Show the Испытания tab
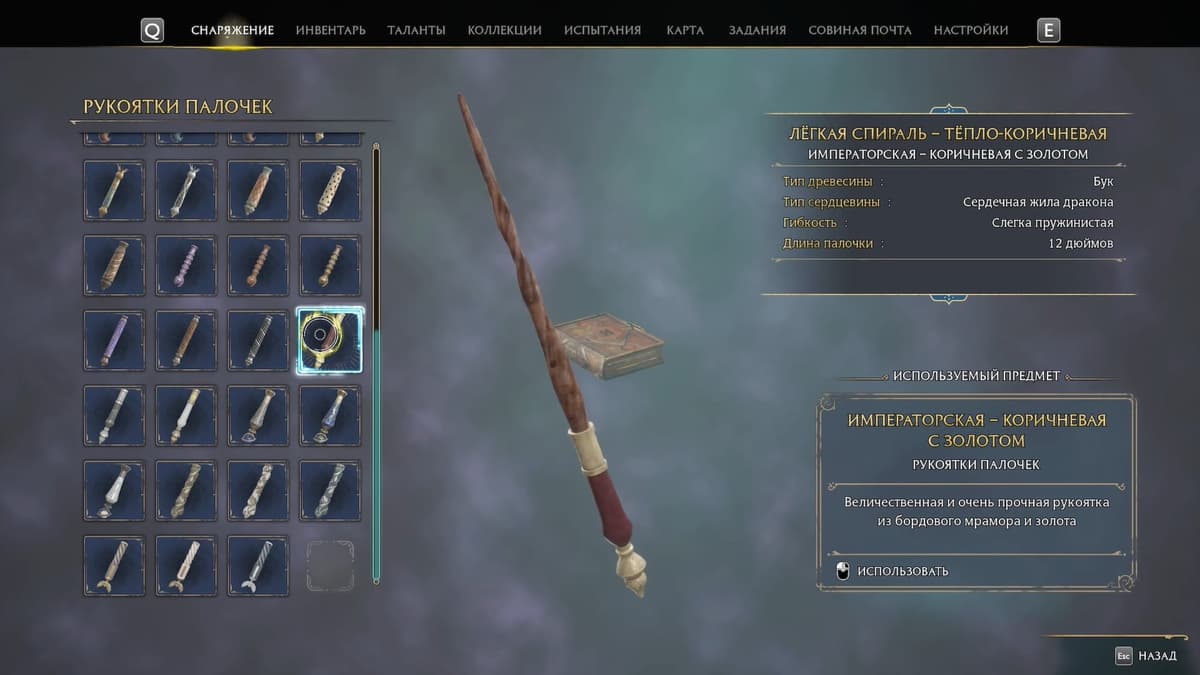The image size is (1200, 675). click(x=602, y=30)
